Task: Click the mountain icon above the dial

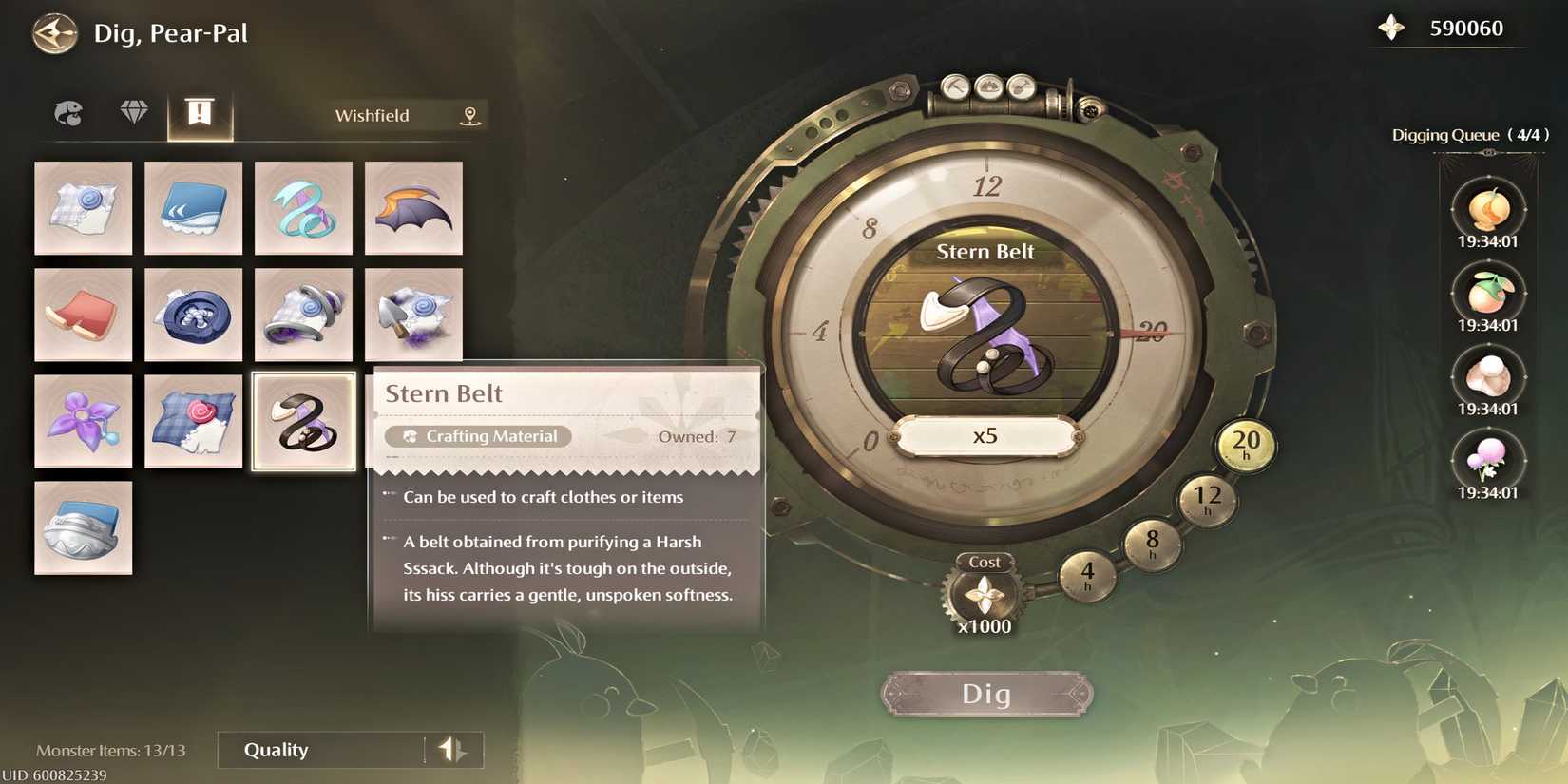Action: [989, 86]
